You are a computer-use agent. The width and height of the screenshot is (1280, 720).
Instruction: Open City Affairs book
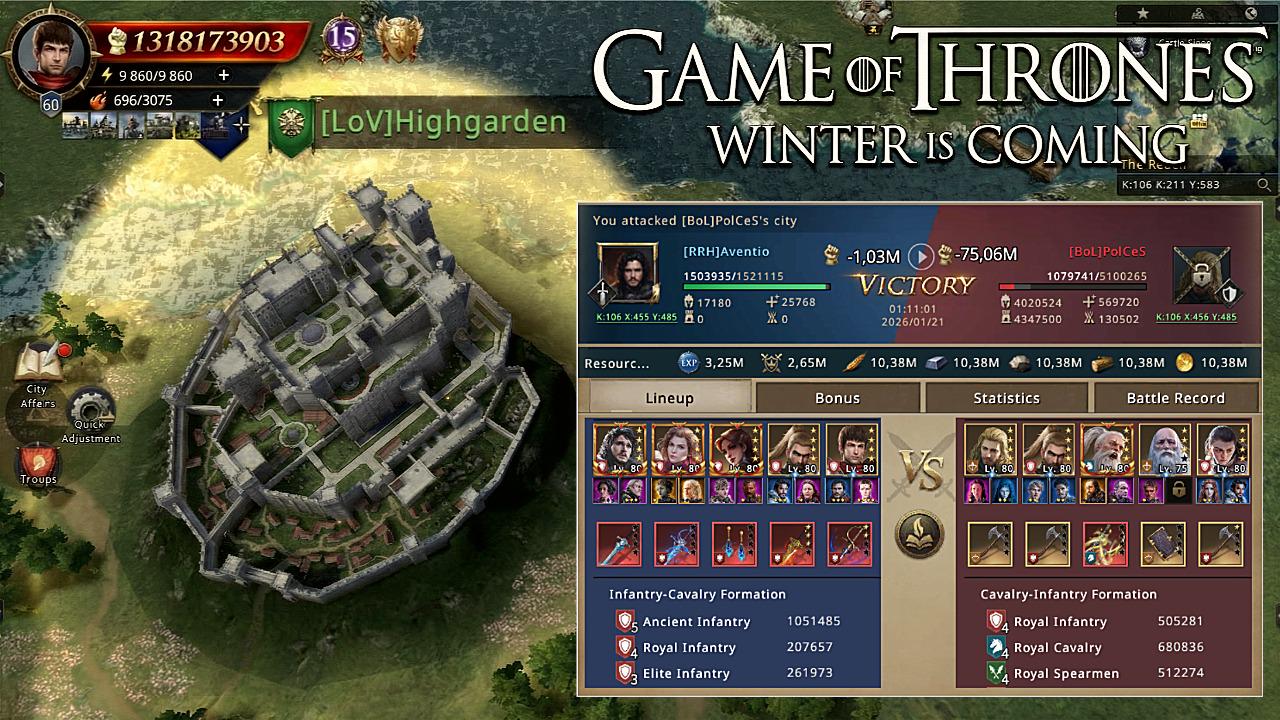(38, 366)
